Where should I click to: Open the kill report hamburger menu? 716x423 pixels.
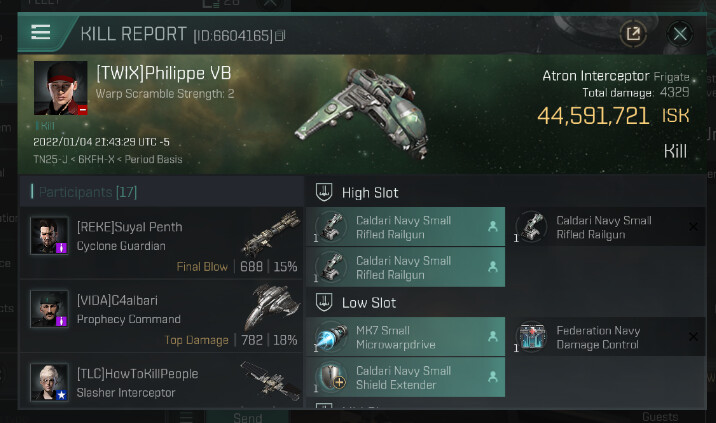coord(41,32)
